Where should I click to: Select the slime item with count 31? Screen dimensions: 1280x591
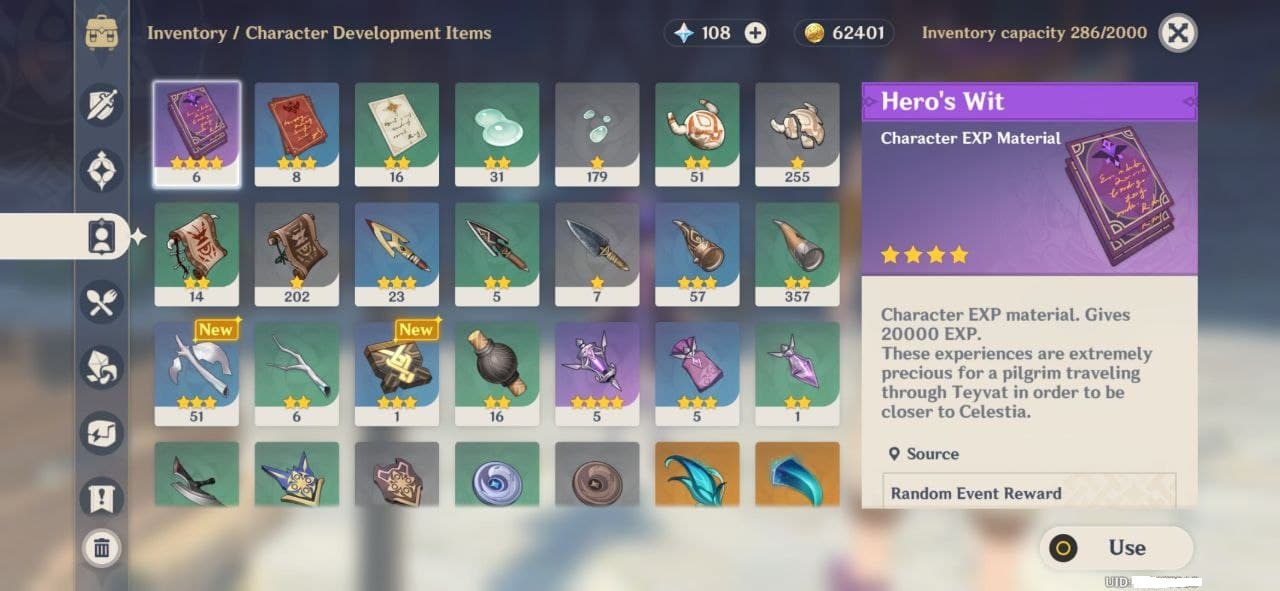497,134
